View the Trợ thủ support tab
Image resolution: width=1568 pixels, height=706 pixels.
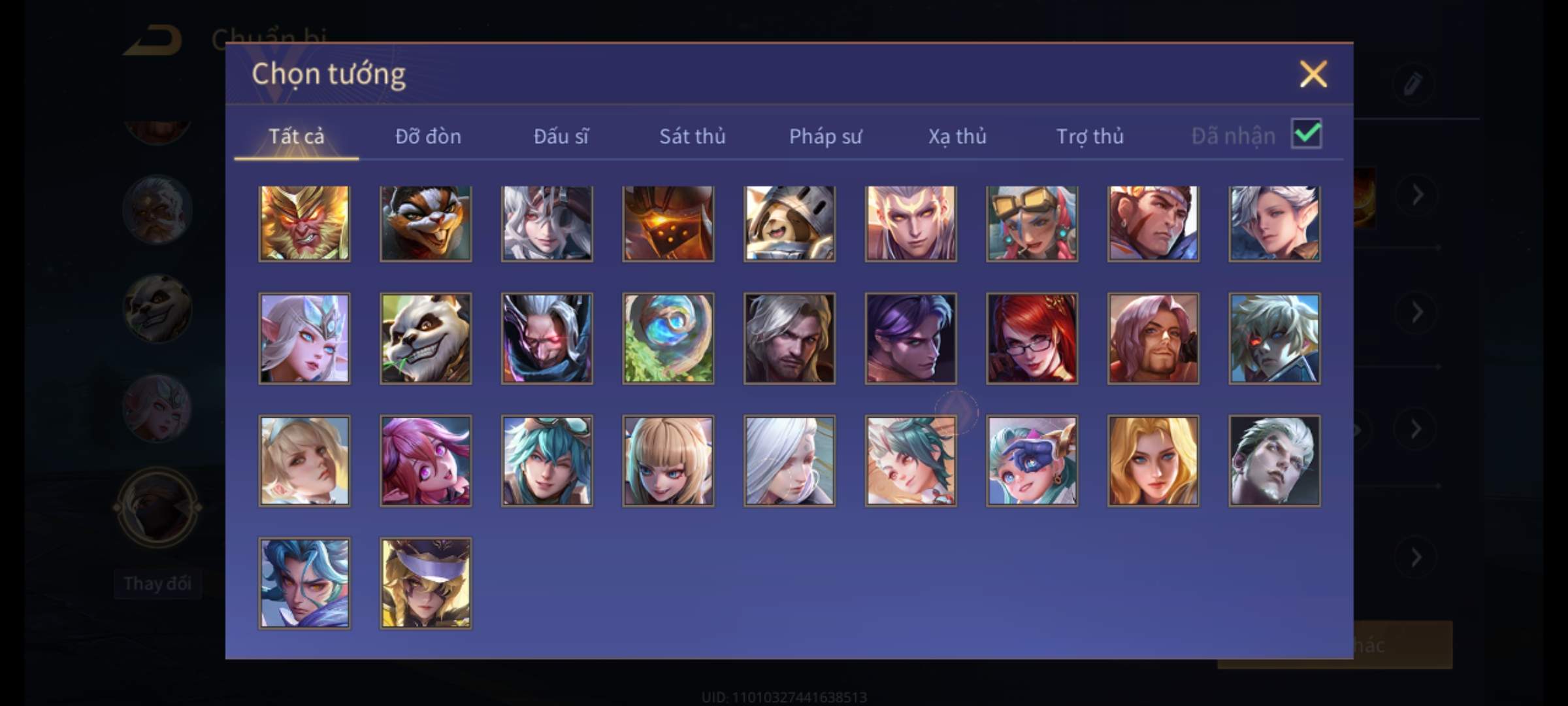pos(1090,136)
